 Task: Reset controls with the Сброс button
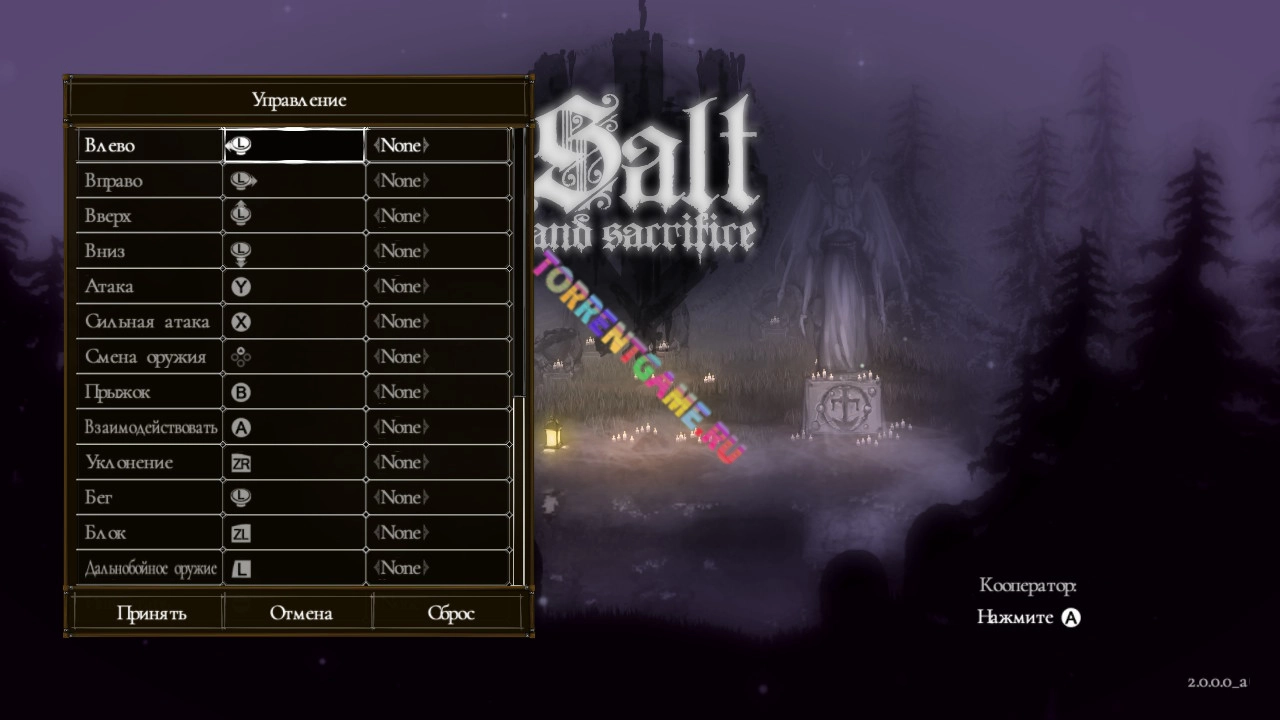click(450, 613)
